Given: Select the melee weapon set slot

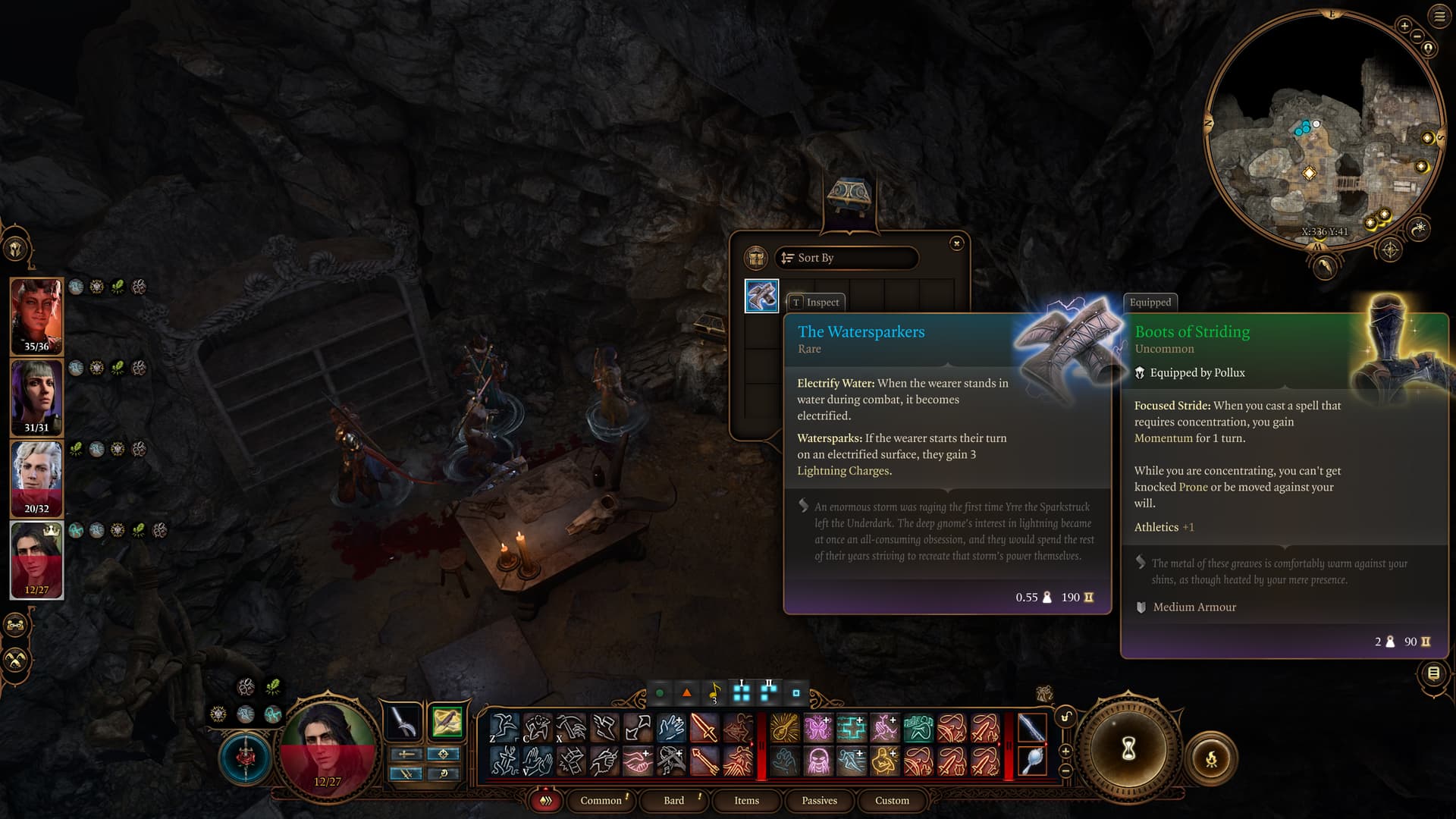Looking at the screenshot, I should 403,721.
